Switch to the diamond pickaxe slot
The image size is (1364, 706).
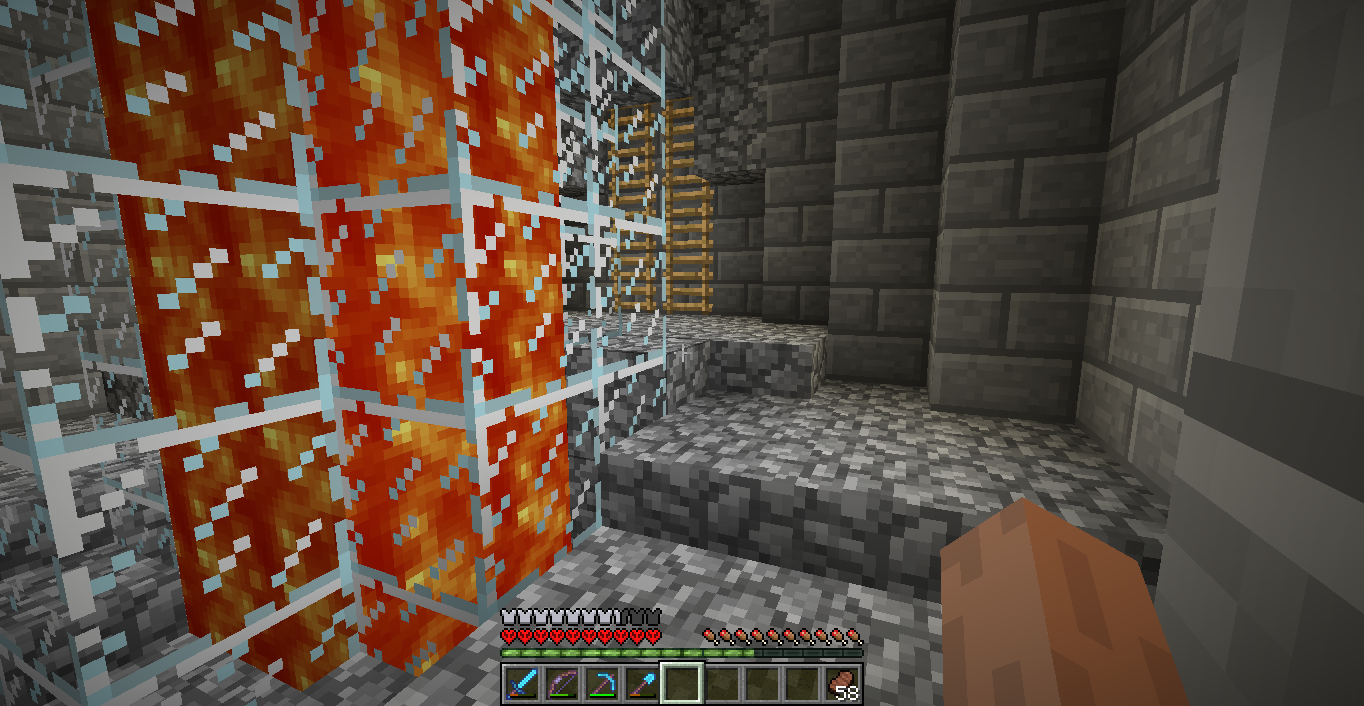(600, 684)
